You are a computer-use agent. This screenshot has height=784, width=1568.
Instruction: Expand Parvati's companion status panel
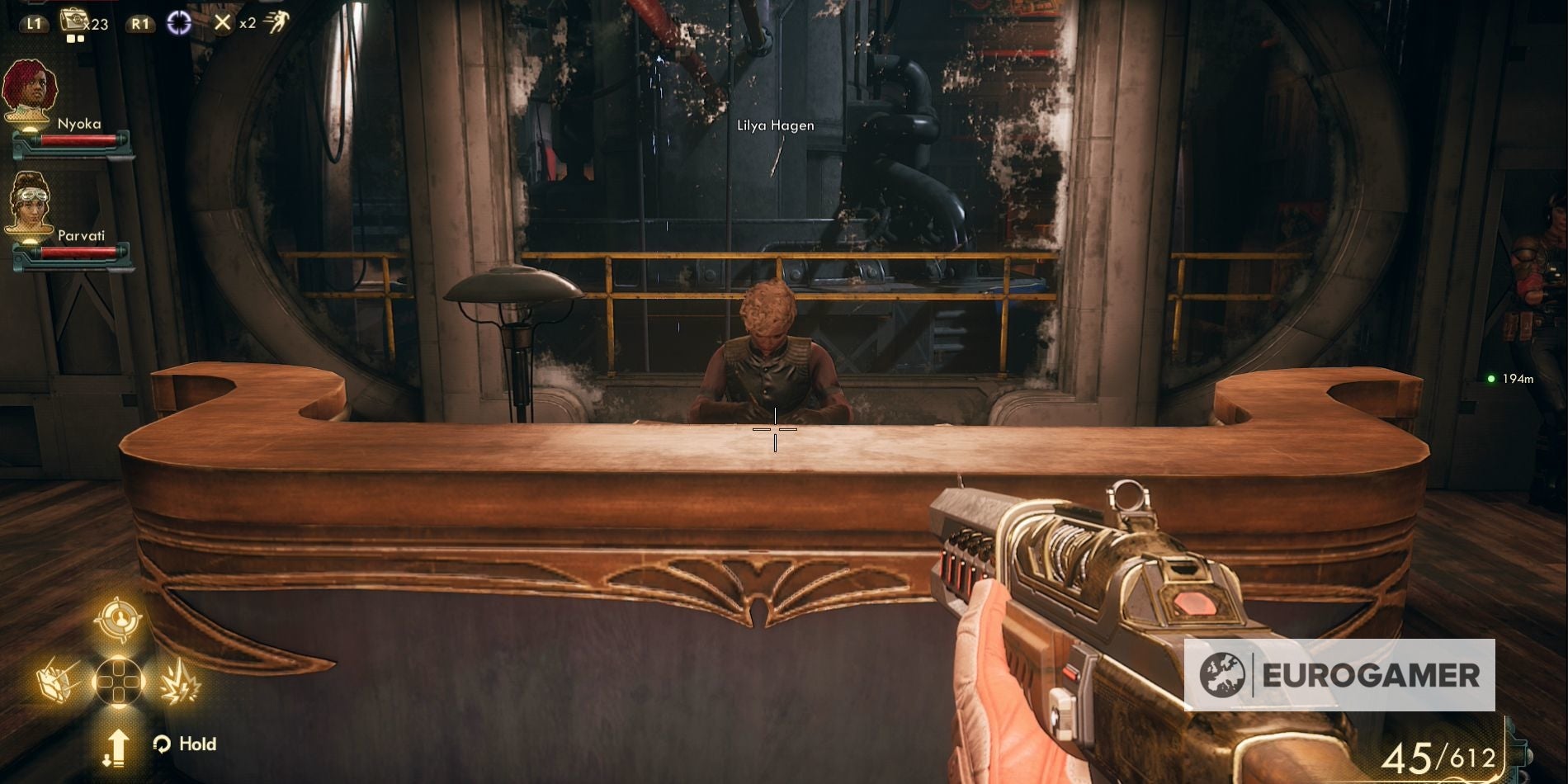click(70, 219)
